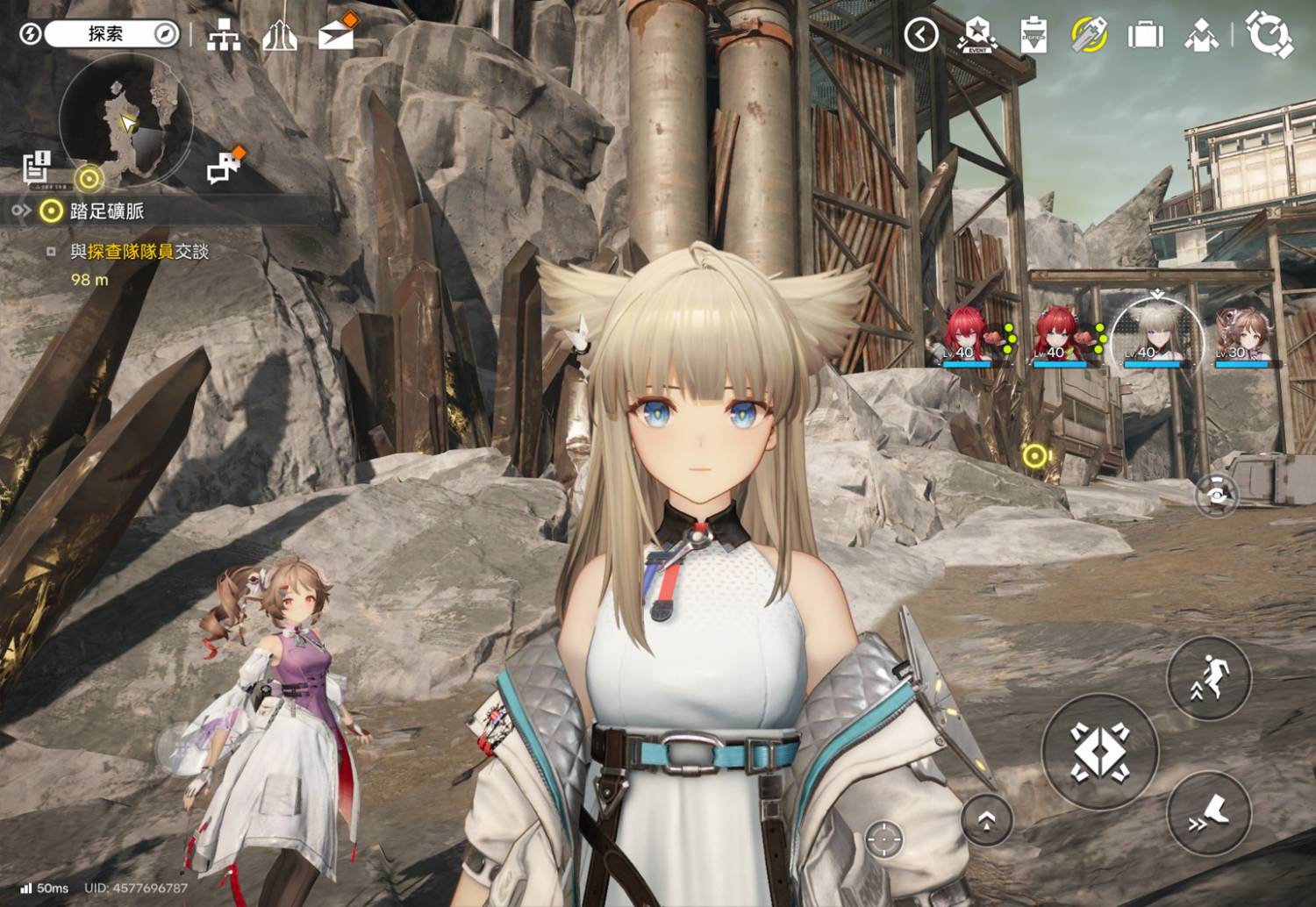Open the operator character menu icon
Screen dimensions: 1316x907
click(1201, 35)
